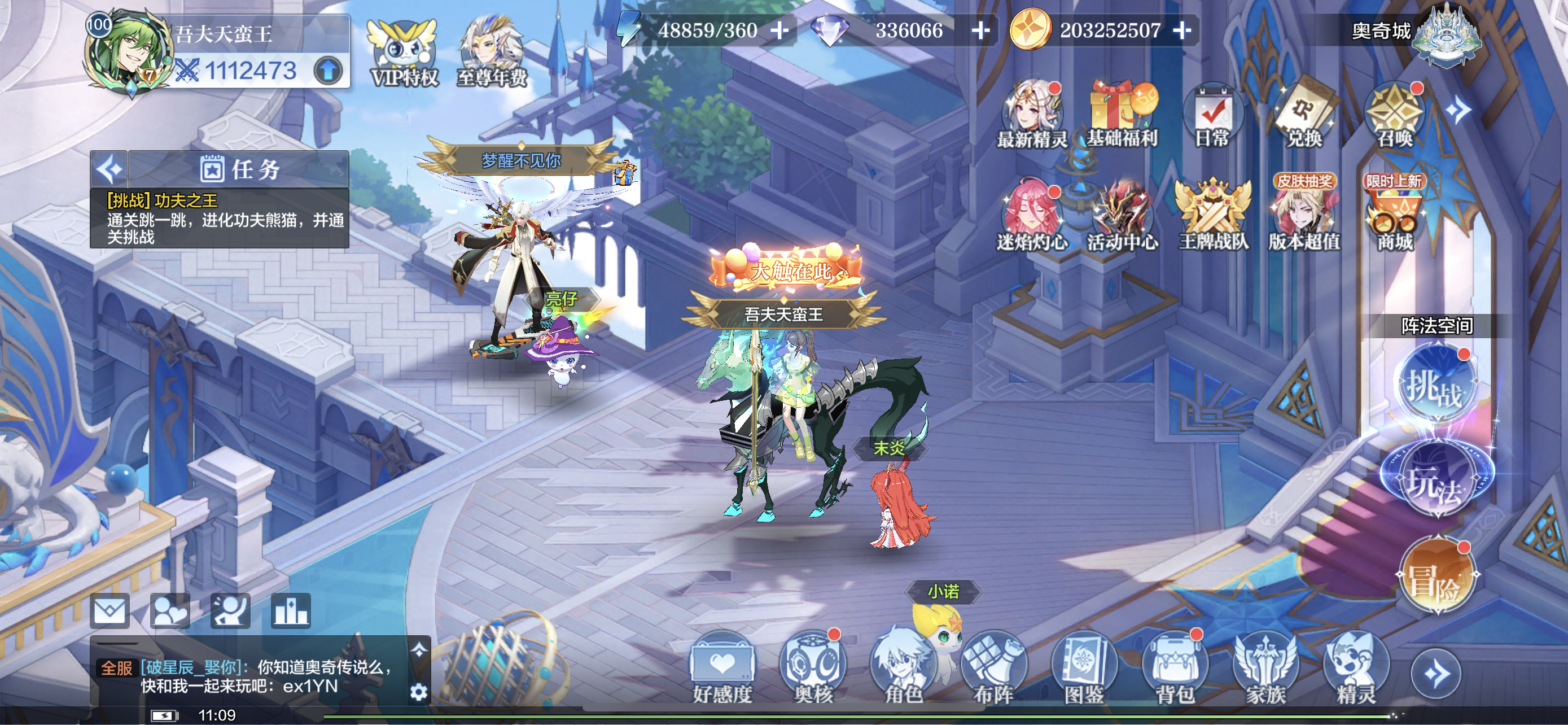Enter the 挑战 challenge mode
This screenshot has width=1568, height=725.
(x=1436, y=385)
